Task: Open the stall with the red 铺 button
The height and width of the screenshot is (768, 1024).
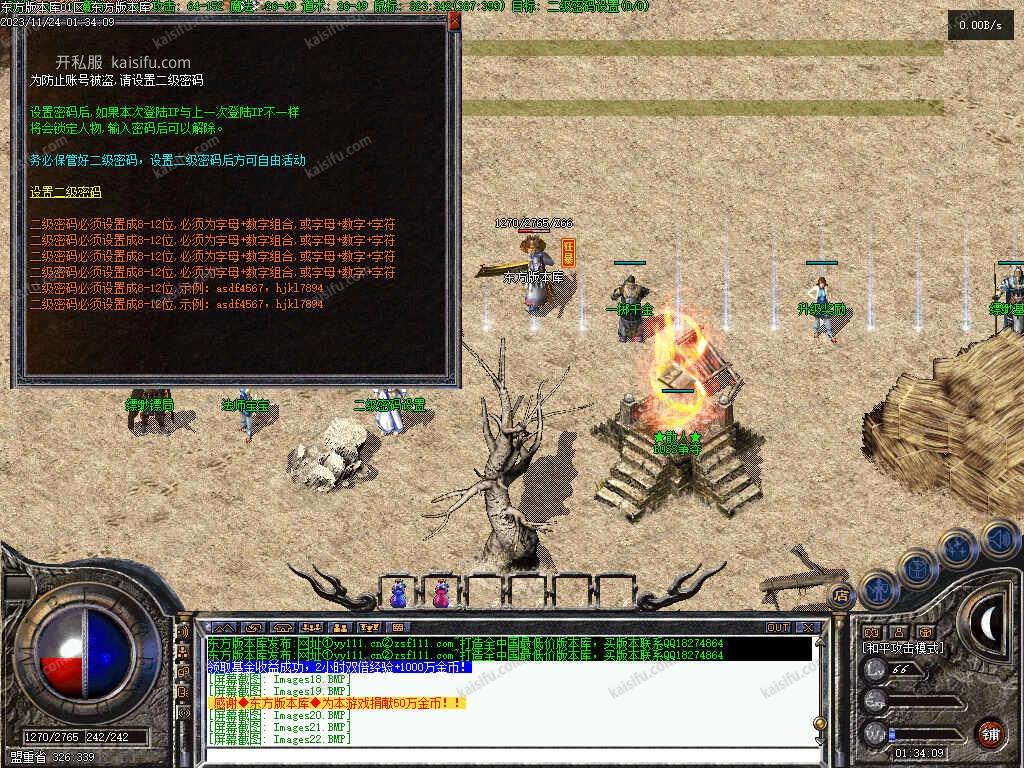Action: pos(989,733)
